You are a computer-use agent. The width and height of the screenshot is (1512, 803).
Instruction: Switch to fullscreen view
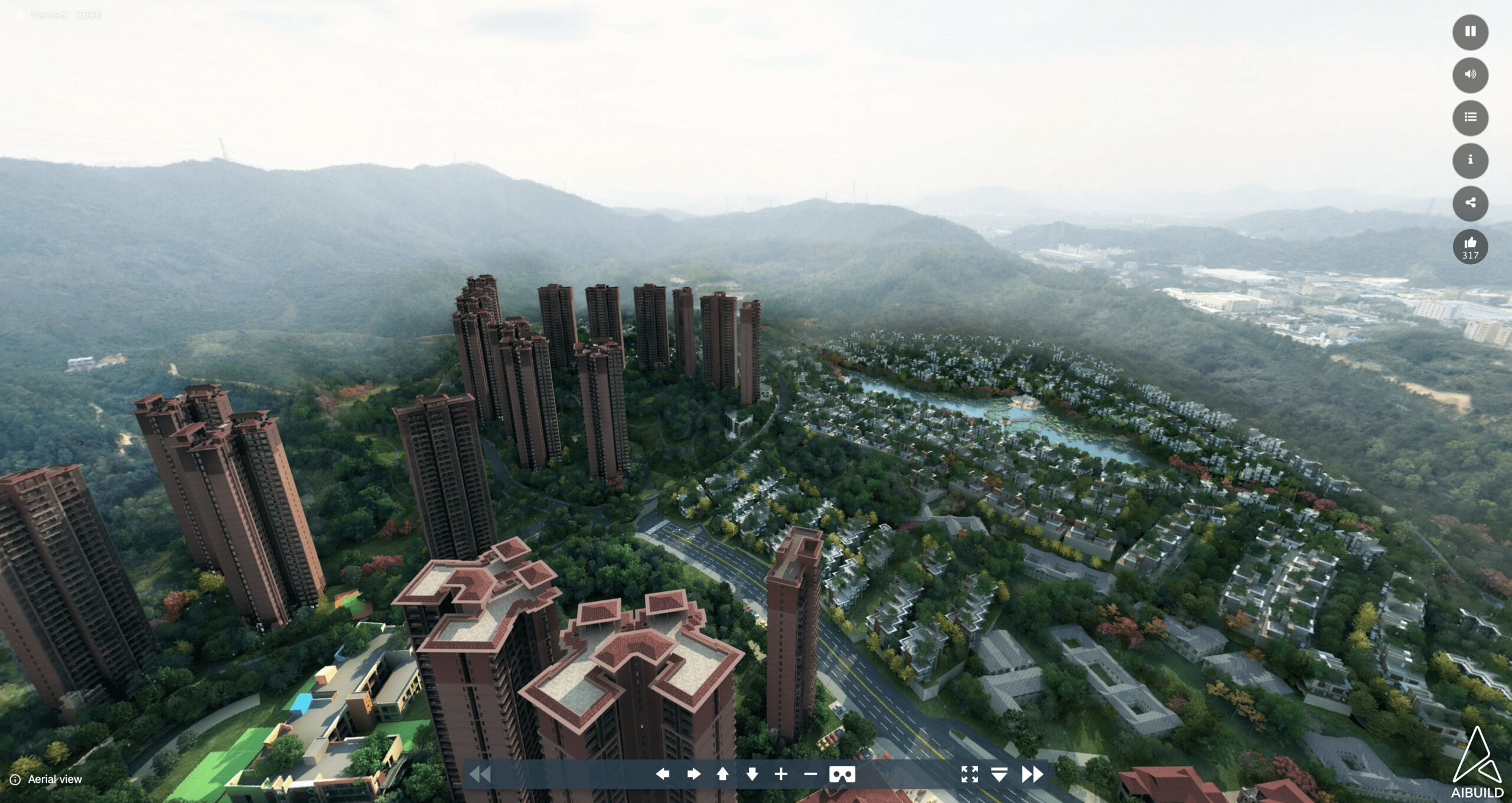click(x=969, y=774)
